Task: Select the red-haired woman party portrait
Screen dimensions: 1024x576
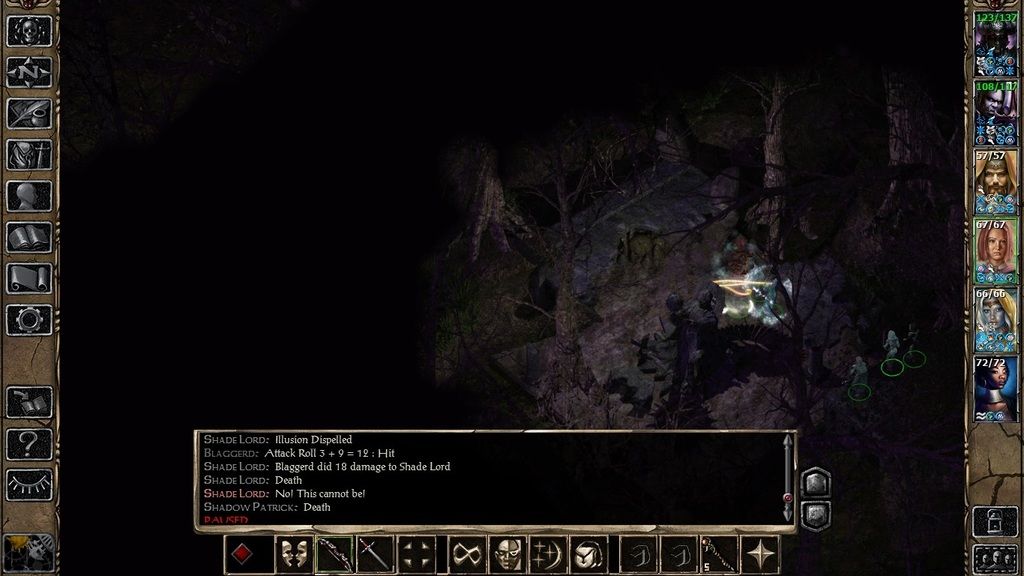Action: point(995,250)
